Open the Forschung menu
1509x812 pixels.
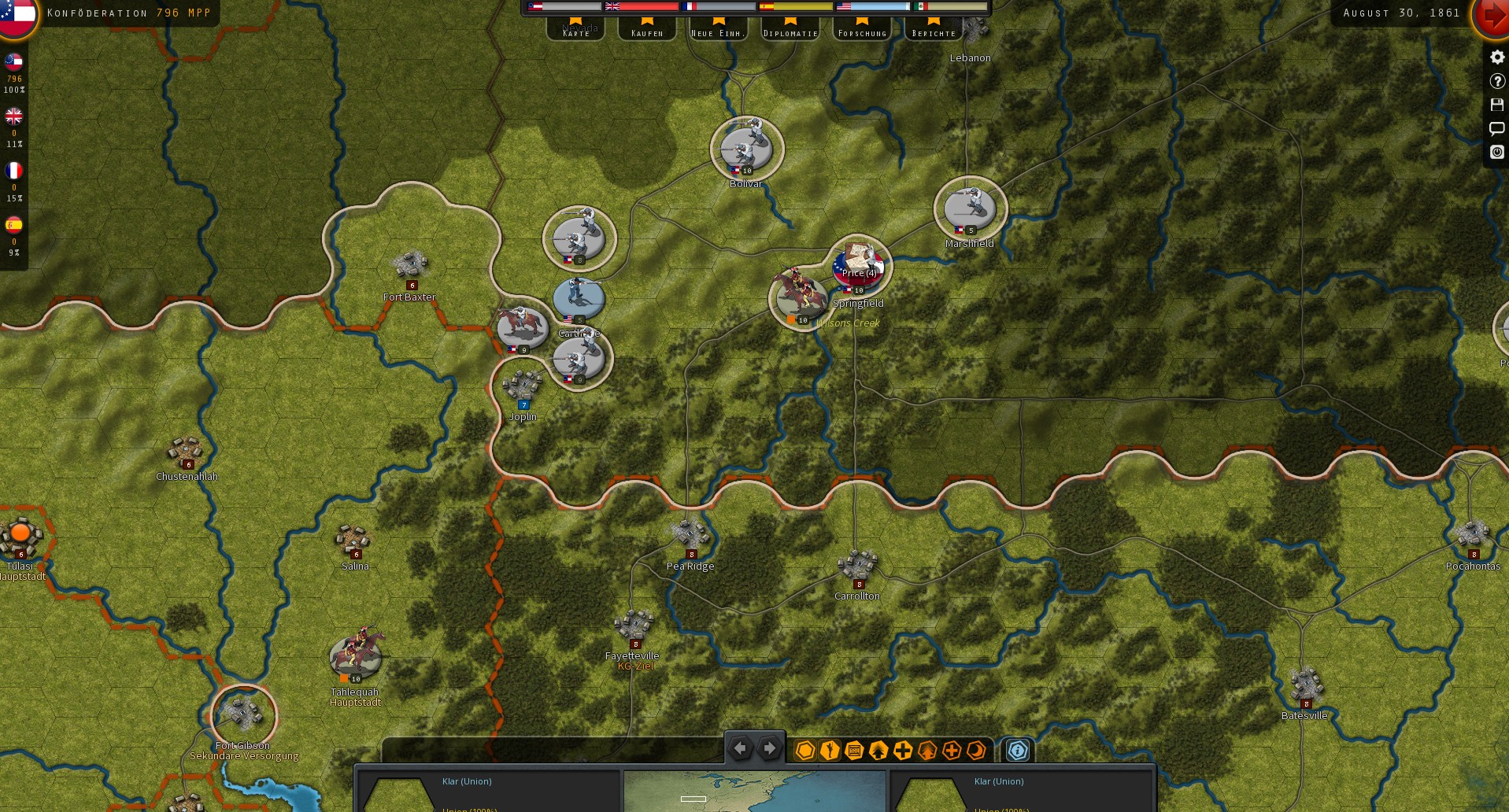862,31
